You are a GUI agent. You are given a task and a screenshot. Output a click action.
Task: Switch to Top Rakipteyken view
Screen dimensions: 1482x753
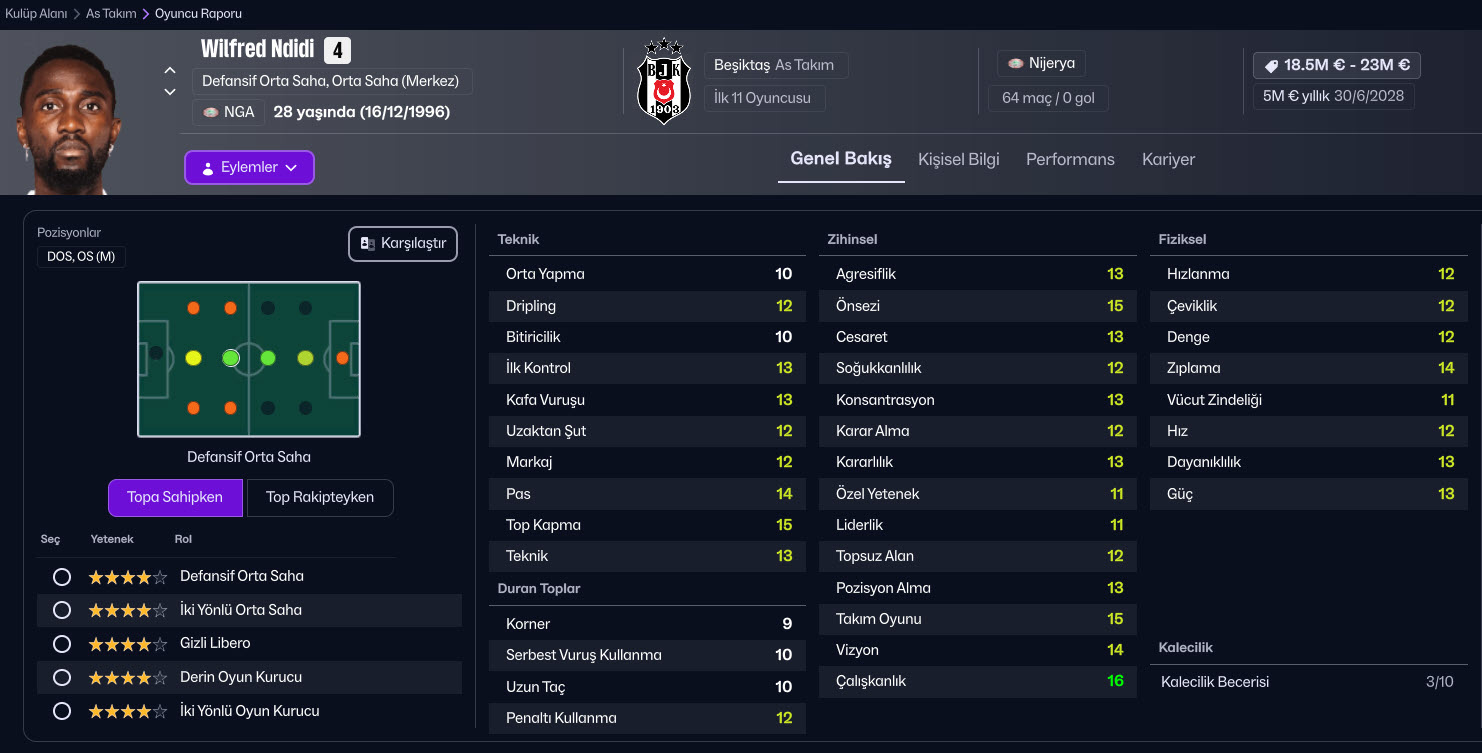click(x=319, y=497)
